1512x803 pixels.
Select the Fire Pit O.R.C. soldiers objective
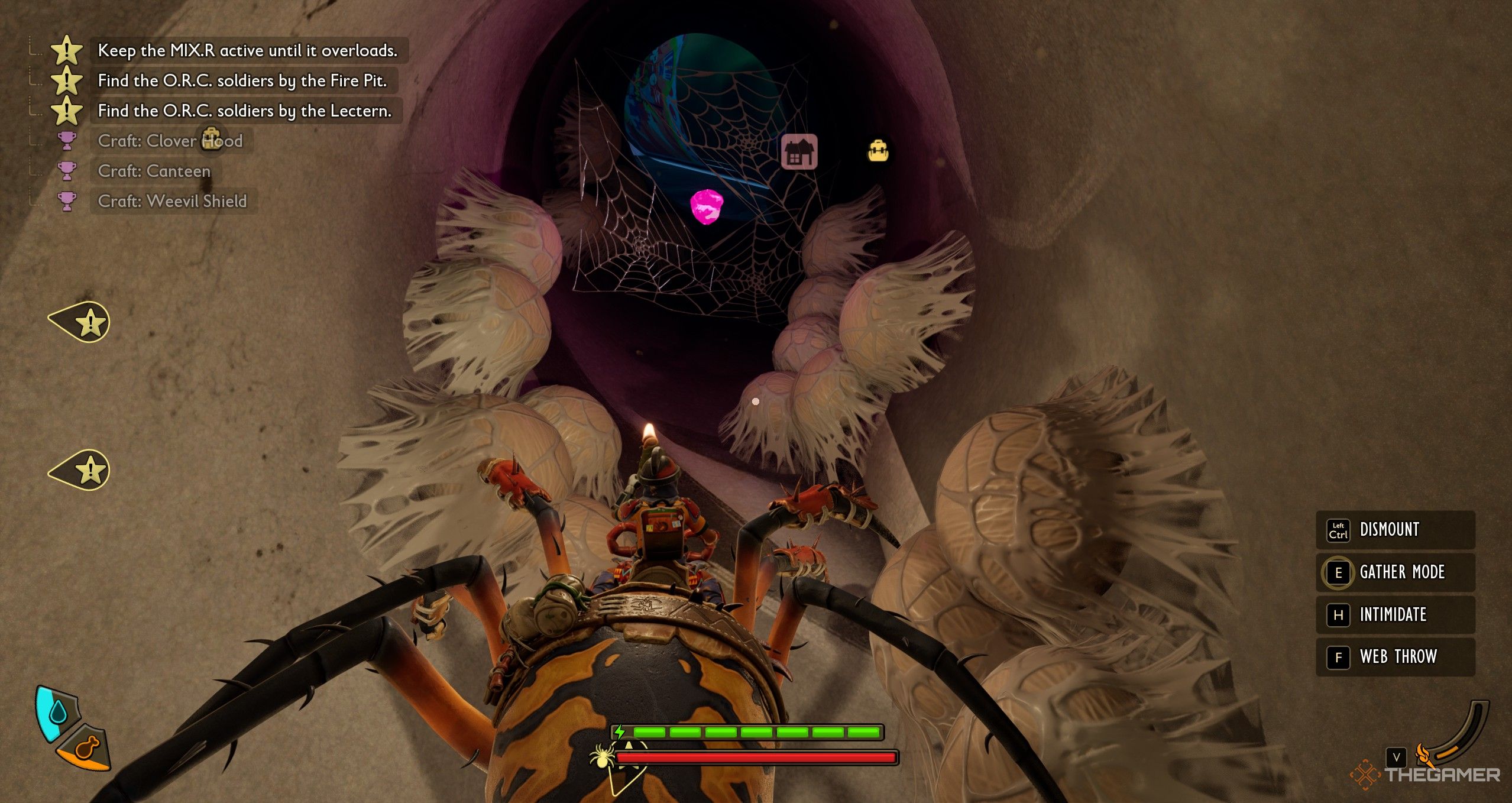tap(242, 81)
